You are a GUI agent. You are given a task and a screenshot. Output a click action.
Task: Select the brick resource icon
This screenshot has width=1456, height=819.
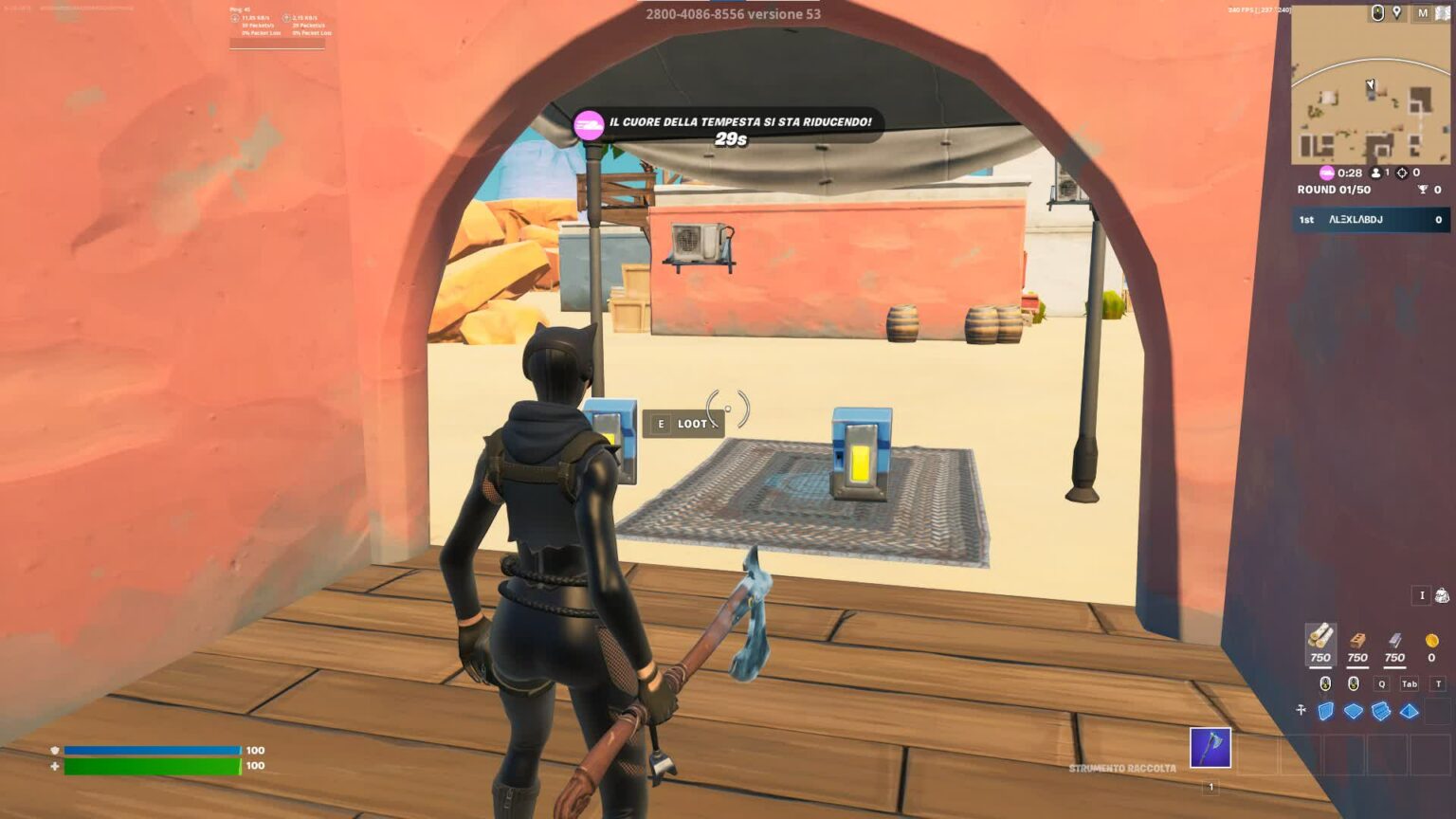pyautogui.click(x=1356, y=645)
